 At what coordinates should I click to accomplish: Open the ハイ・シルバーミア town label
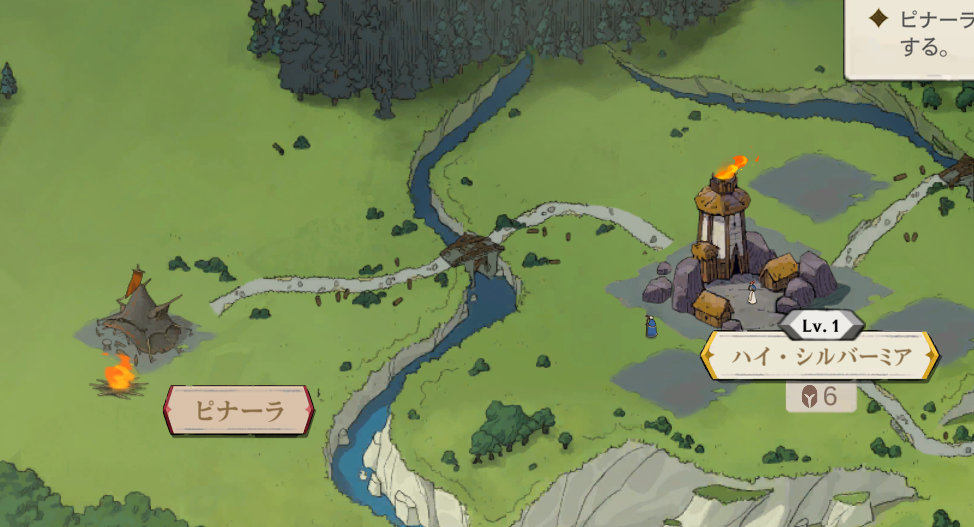click(x=820, y=357)
